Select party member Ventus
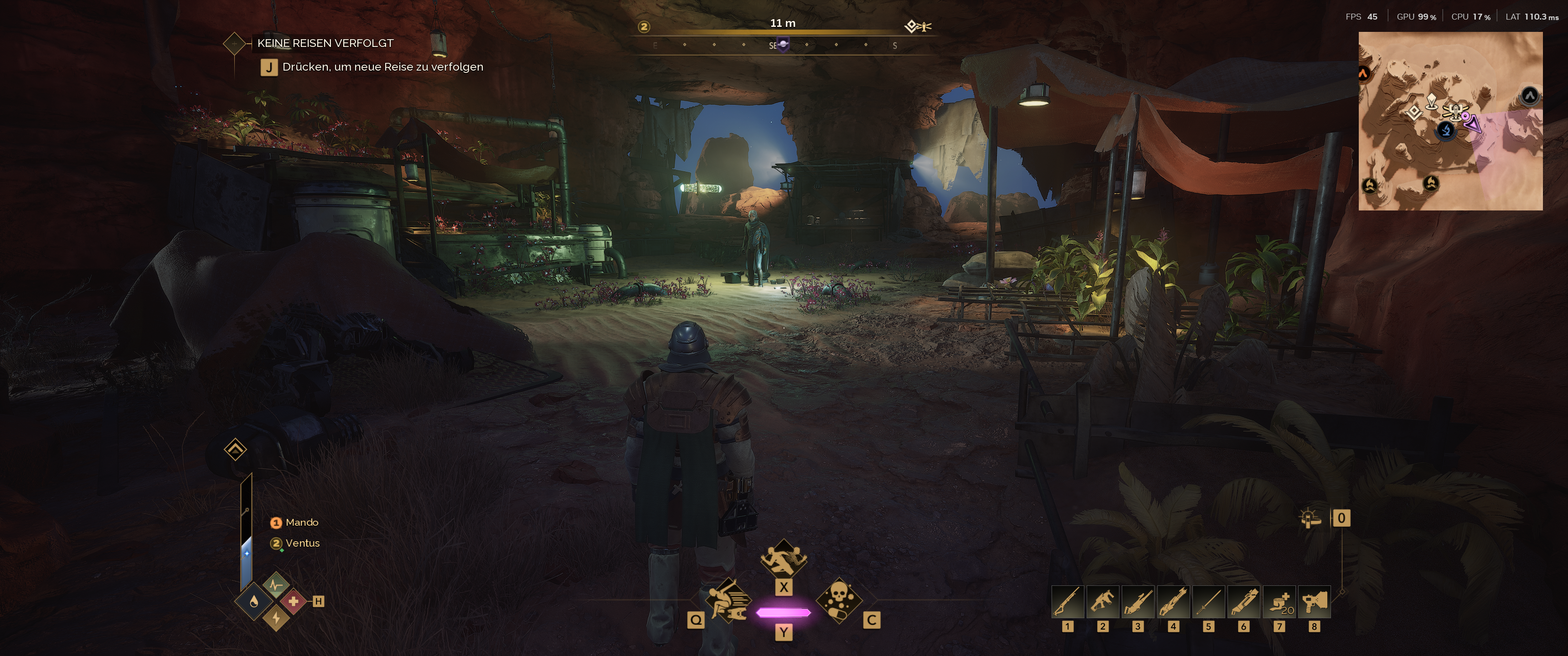 (x=302, y=543)
